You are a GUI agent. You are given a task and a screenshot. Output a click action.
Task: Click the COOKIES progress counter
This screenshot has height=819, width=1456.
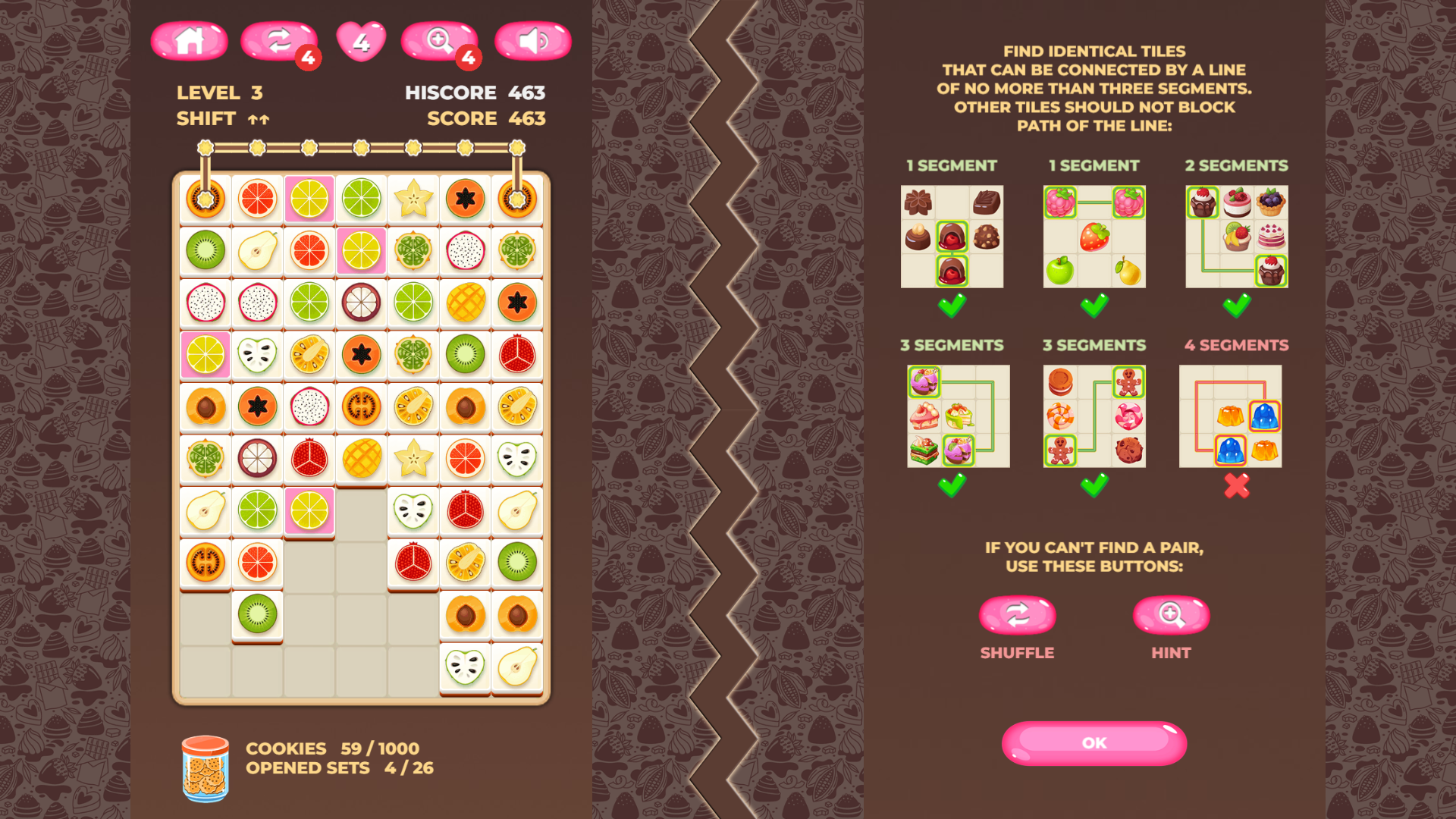click(x=332, y=748)
